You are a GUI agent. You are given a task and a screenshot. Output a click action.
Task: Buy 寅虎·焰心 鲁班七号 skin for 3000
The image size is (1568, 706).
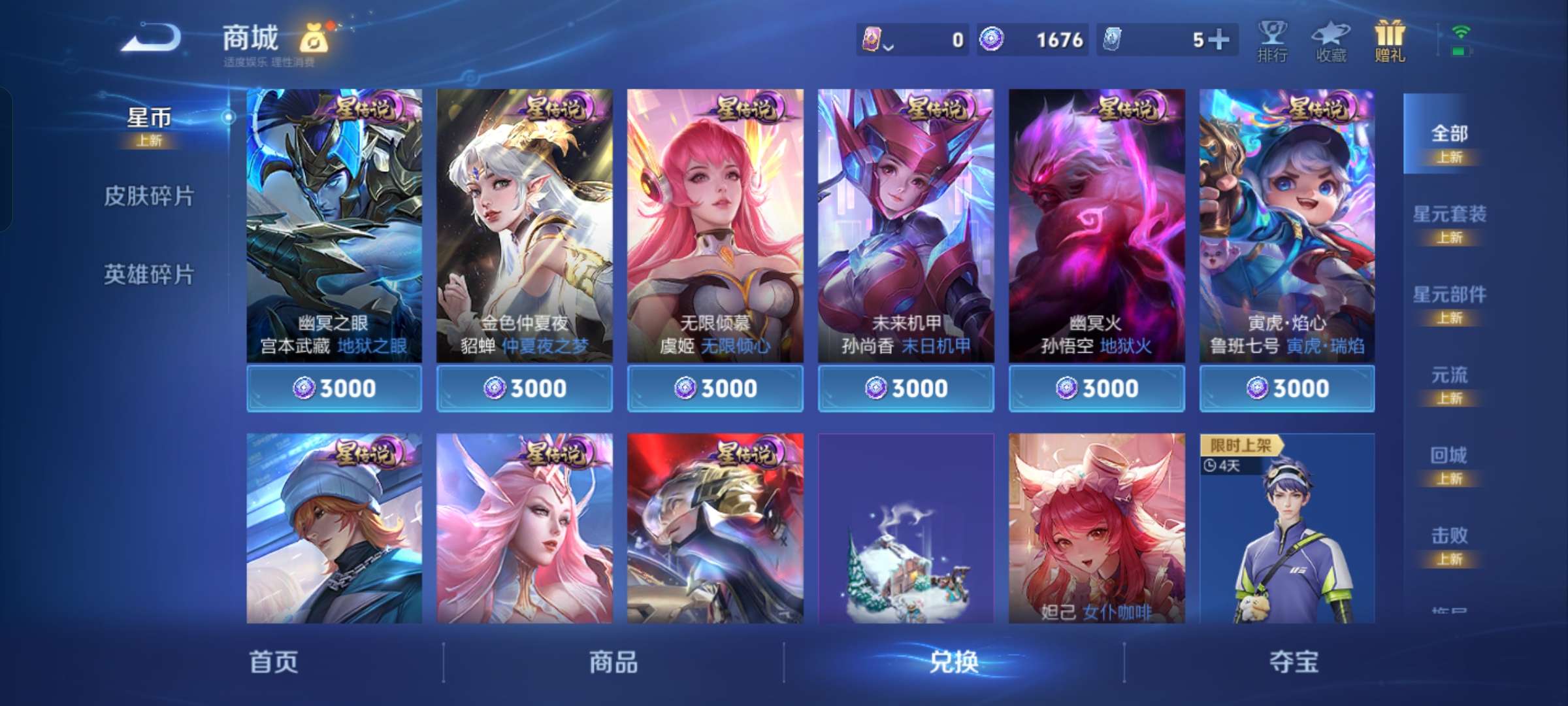tap(1286, 387)
